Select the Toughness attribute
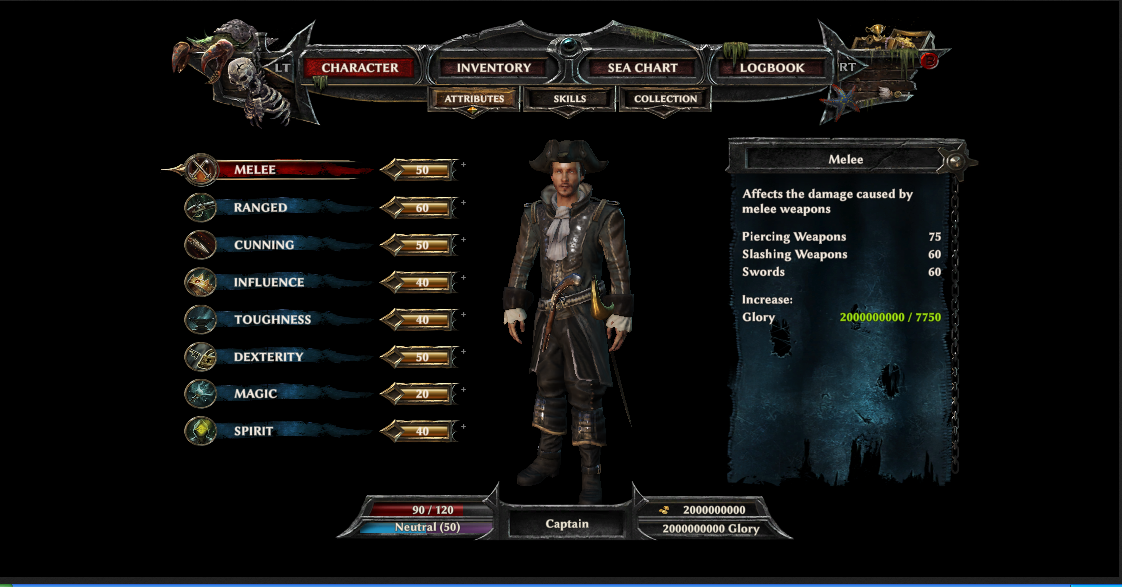The width and height of the screenshot is (1122, 587). [272, 320]
